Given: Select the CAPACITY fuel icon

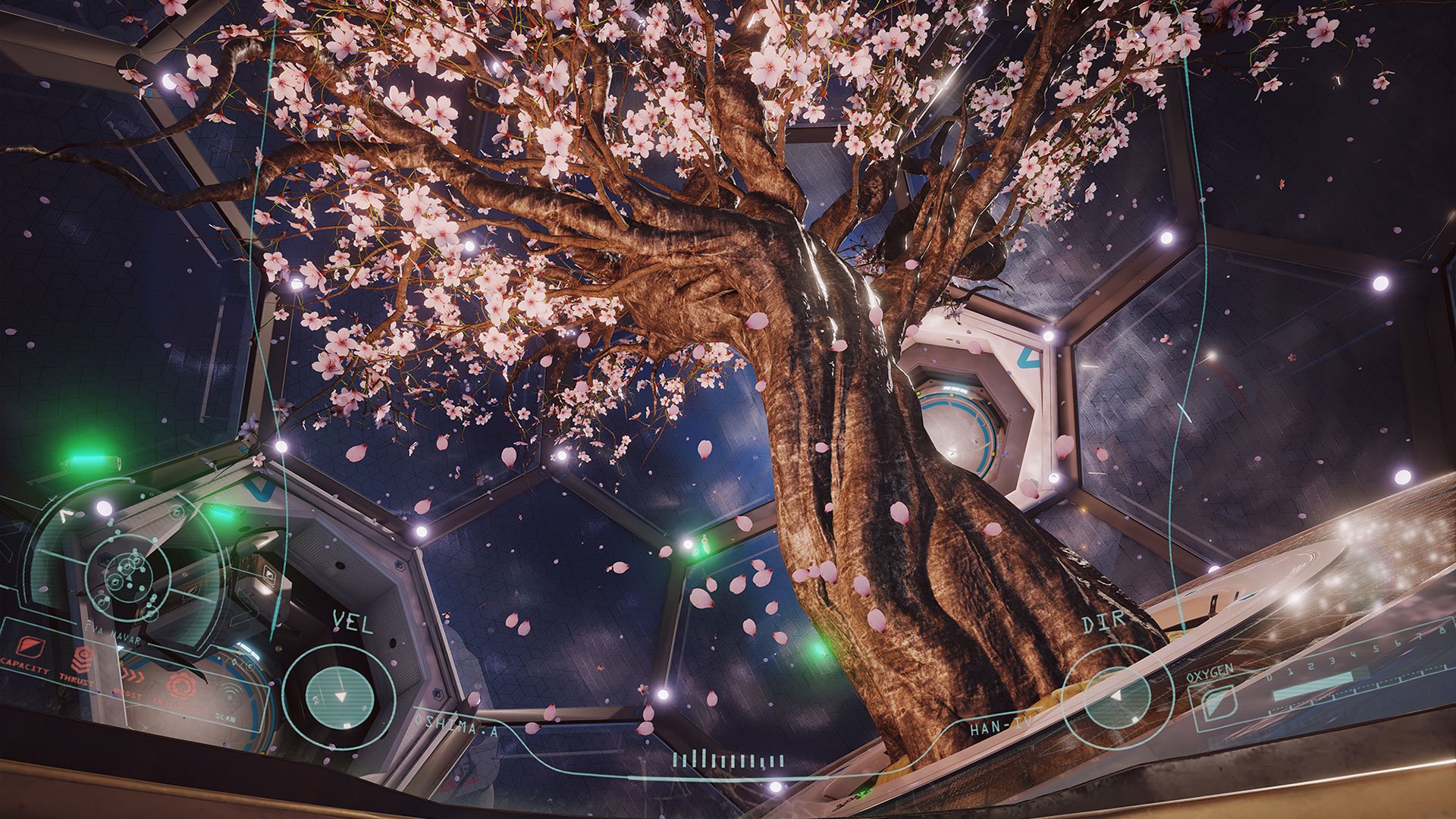Looking at the screenshot, I should click(31, 646).
